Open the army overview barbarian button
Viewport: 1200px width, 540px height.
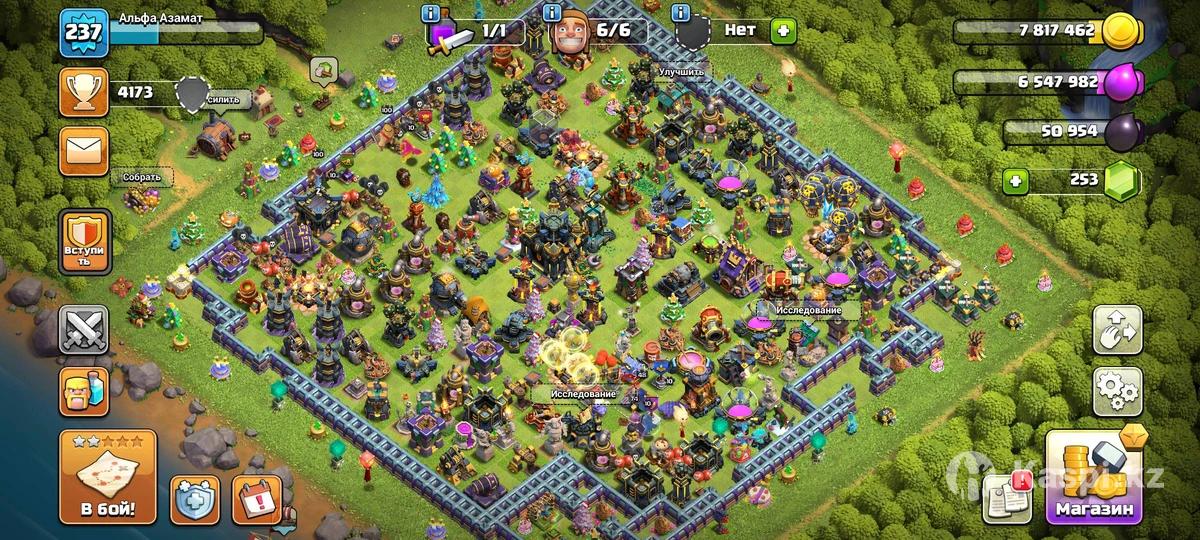tap(83, 391)
